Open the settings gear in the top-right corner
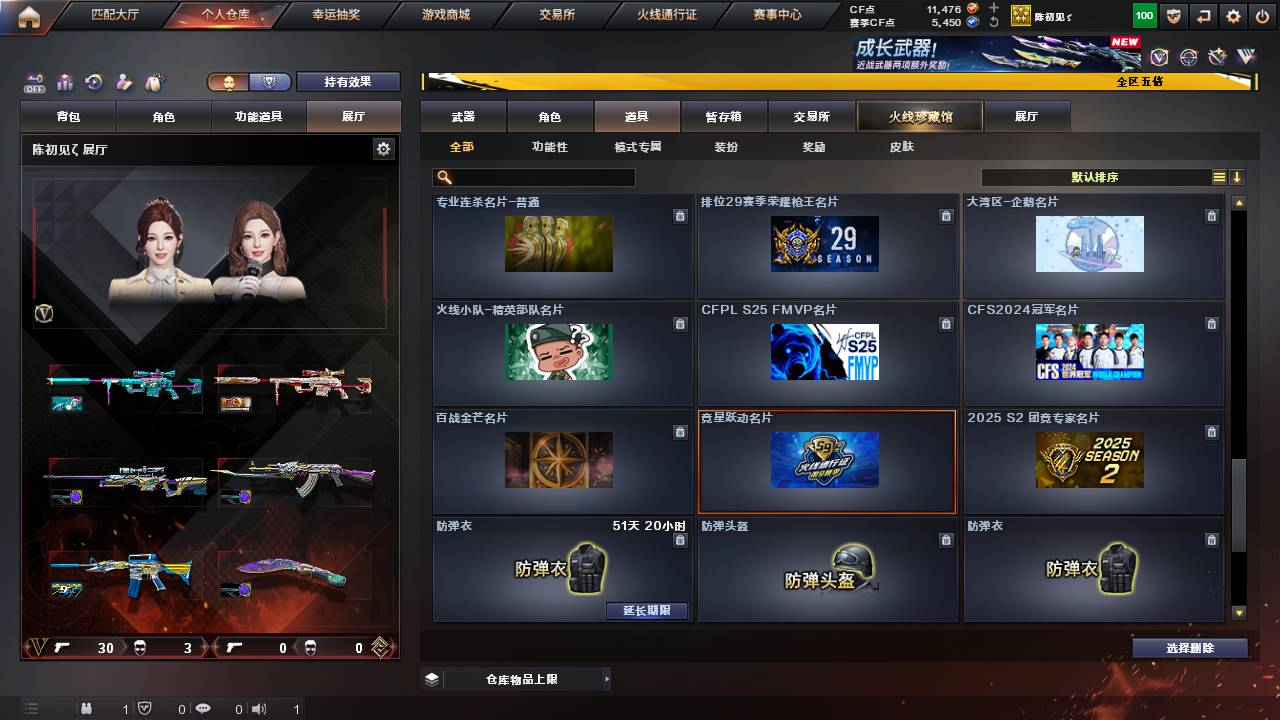Image resolution: width=1280 pixels, height=720 pixels. [1234, 15]
